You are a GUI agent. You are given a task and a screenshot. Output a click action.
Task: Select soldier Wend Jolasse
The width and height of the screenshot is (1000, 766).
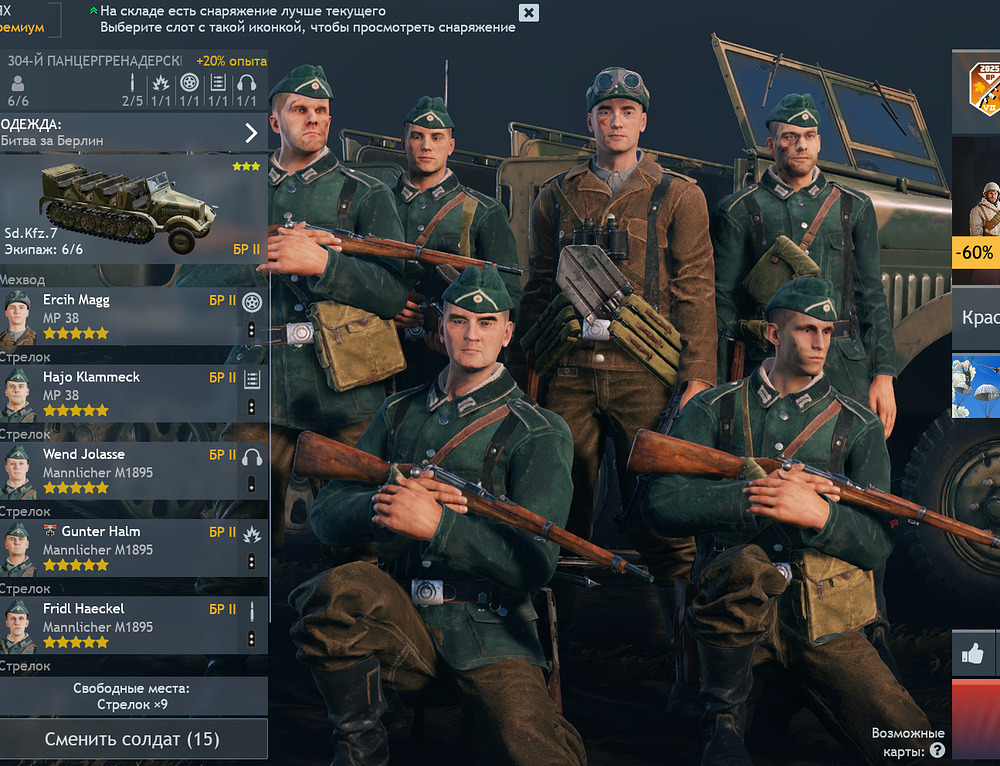coord(120,471)
